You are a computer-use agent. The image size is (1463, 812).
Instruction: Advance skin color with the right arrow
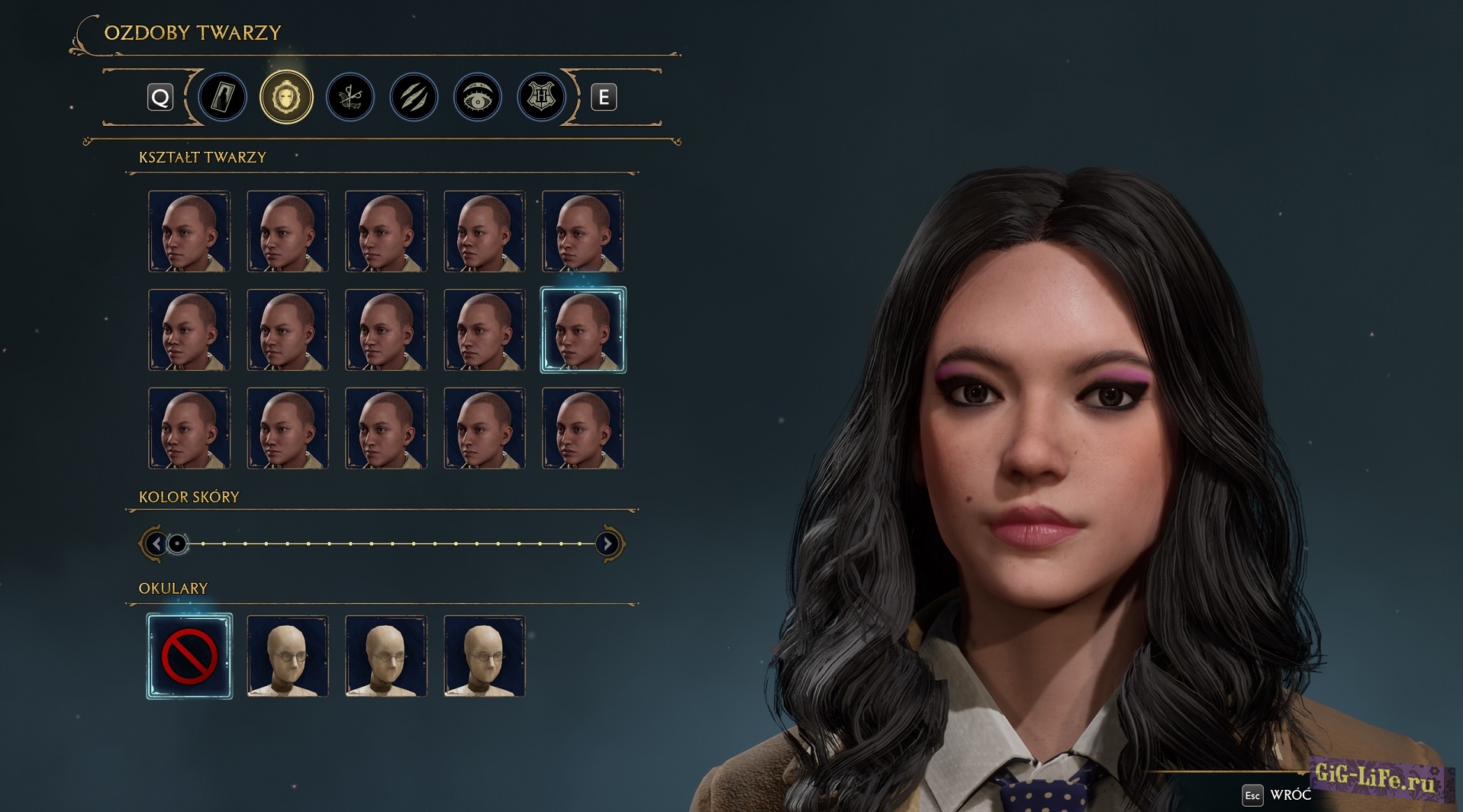(x=607, y=543)
